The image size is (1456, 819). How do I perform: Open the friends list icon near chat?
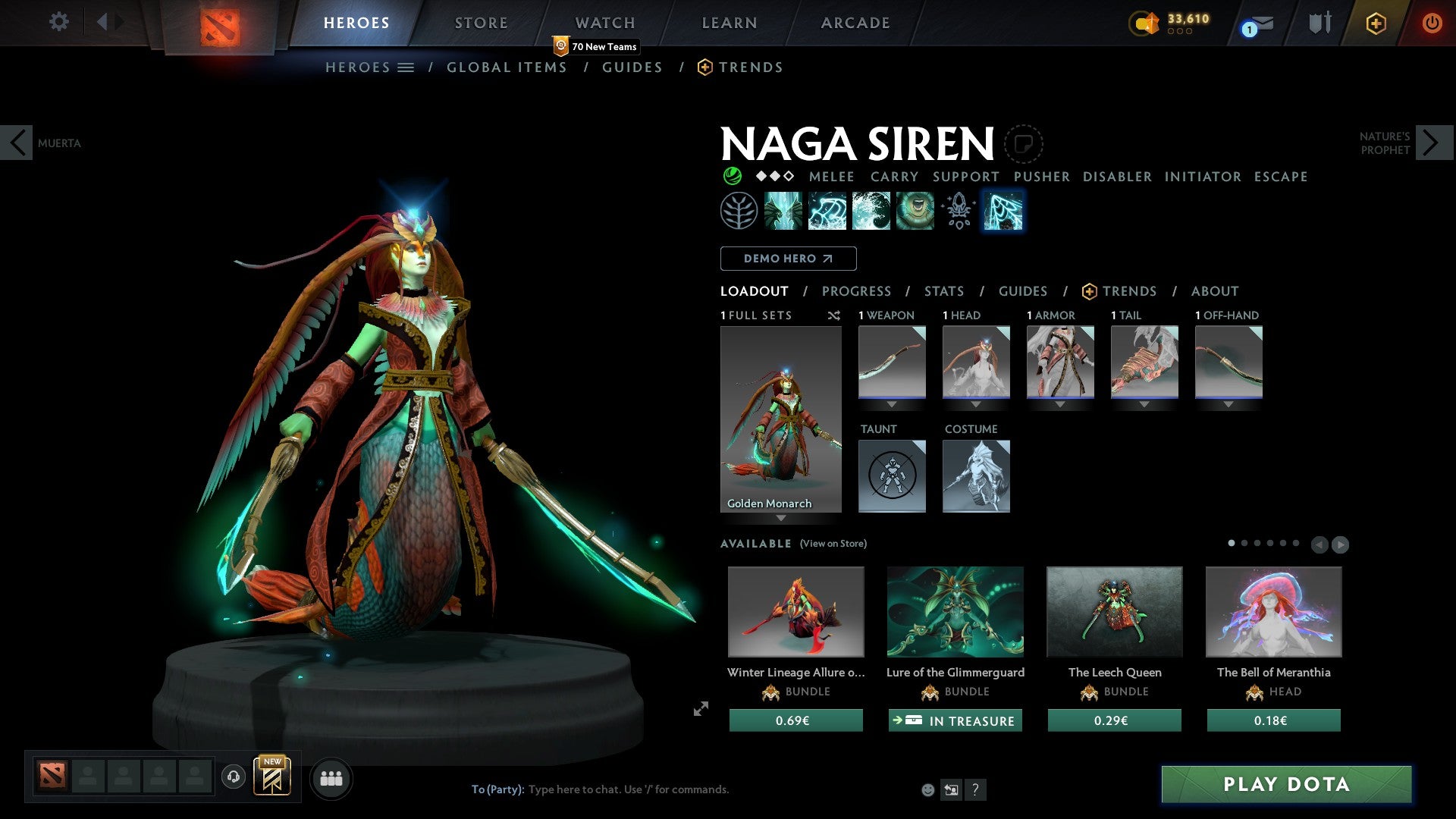tap(331, 777)
